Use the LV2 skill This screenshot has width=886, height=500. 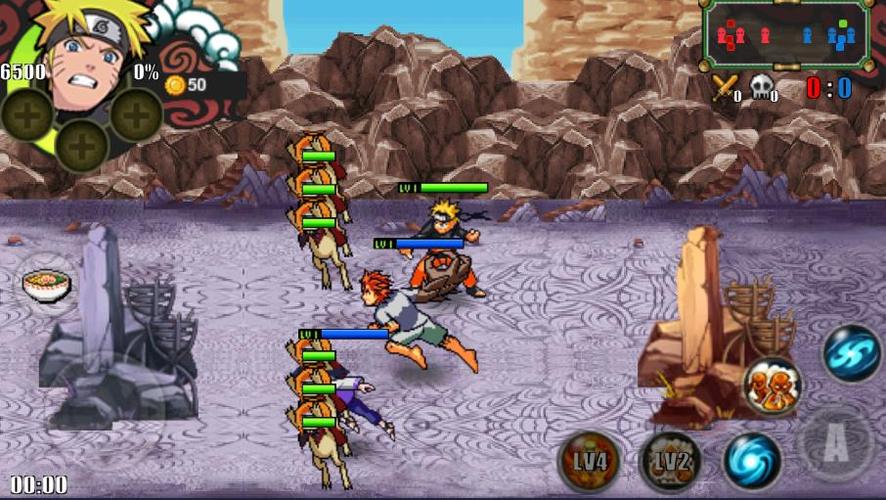pyautogui.click(x=669, y=461)
